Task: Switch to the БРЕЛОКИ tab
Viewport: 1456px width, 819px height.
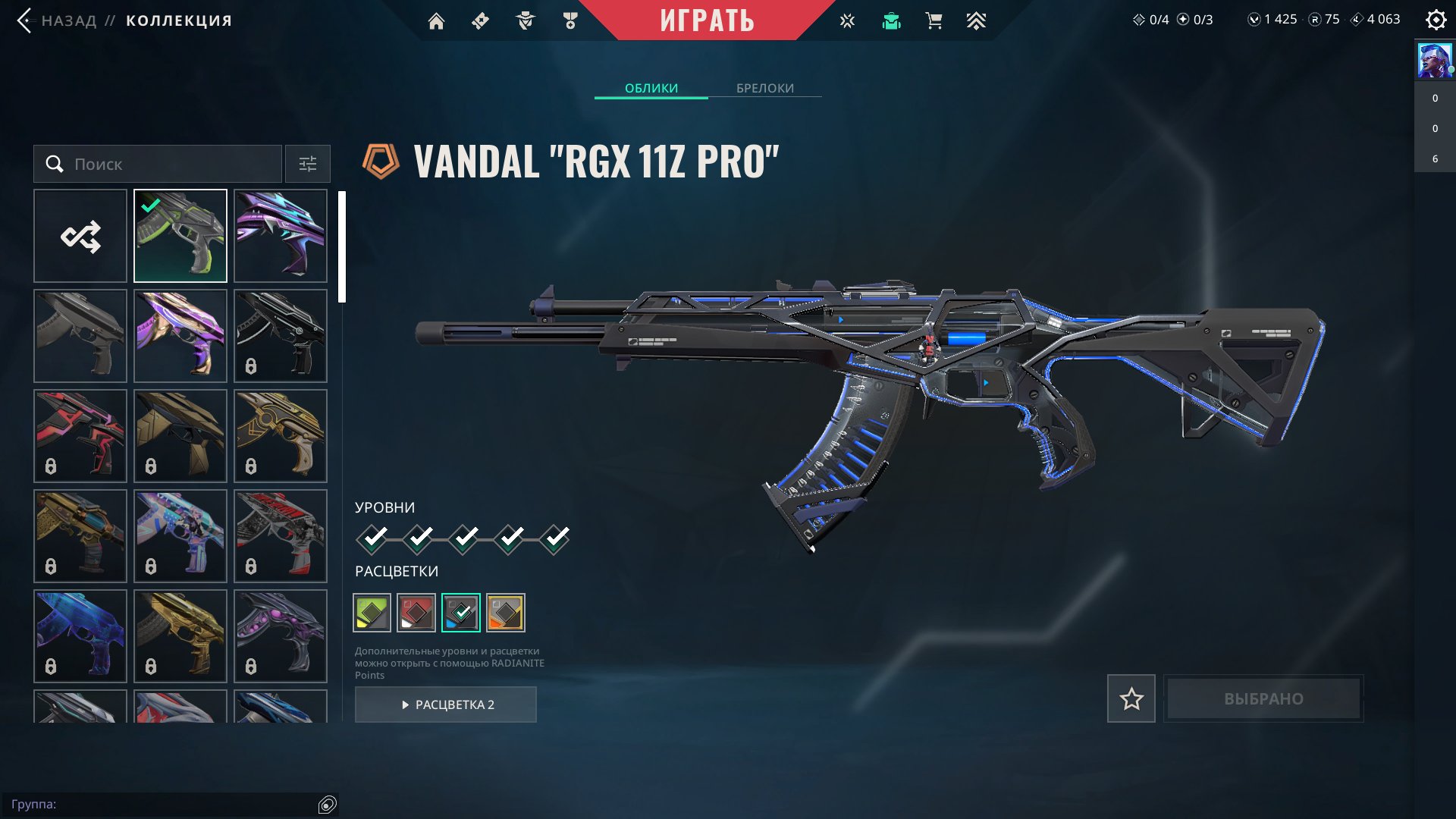Action: (x=765, y=88)
